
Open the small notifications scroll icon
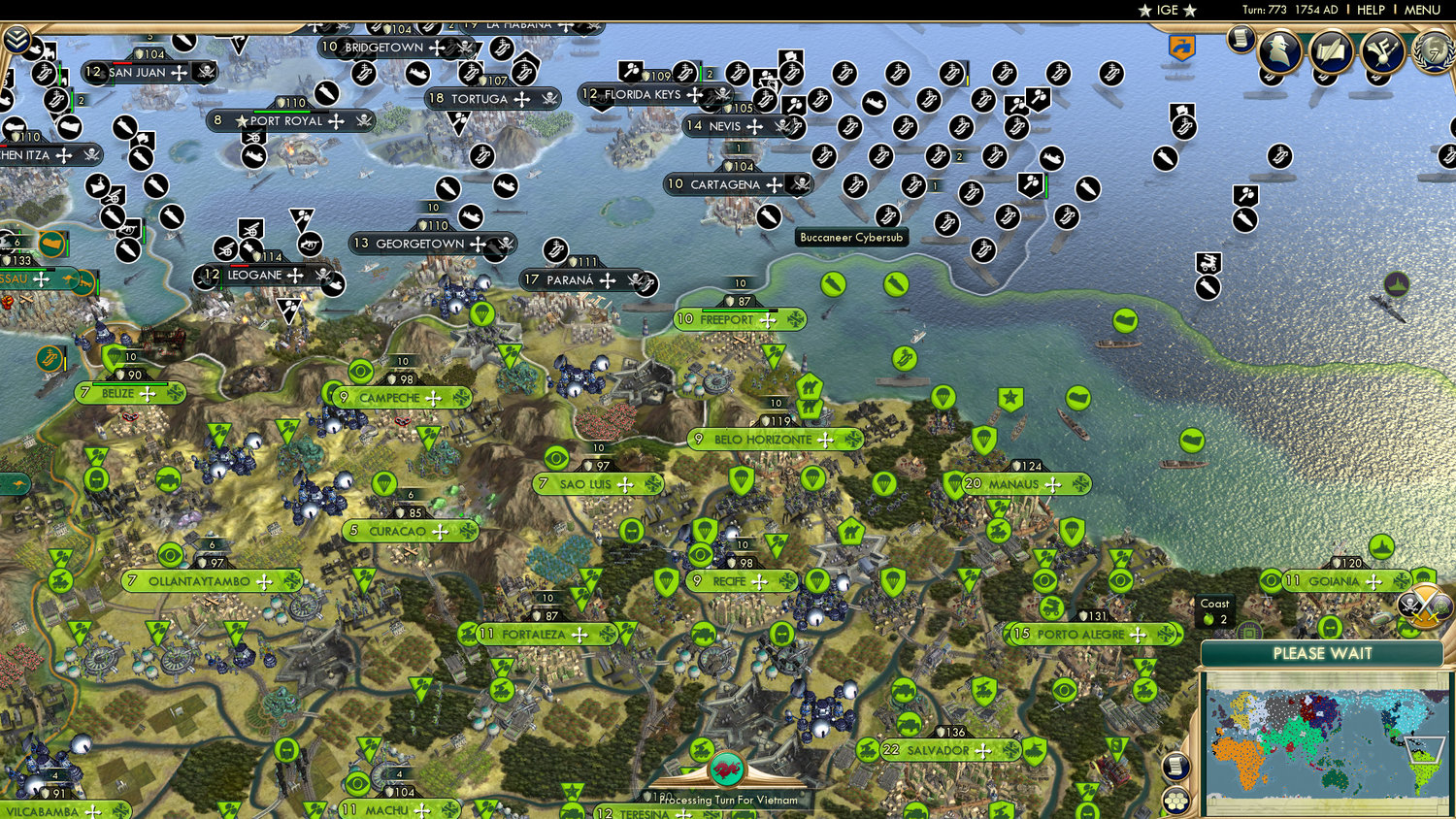coord(1240,41)
